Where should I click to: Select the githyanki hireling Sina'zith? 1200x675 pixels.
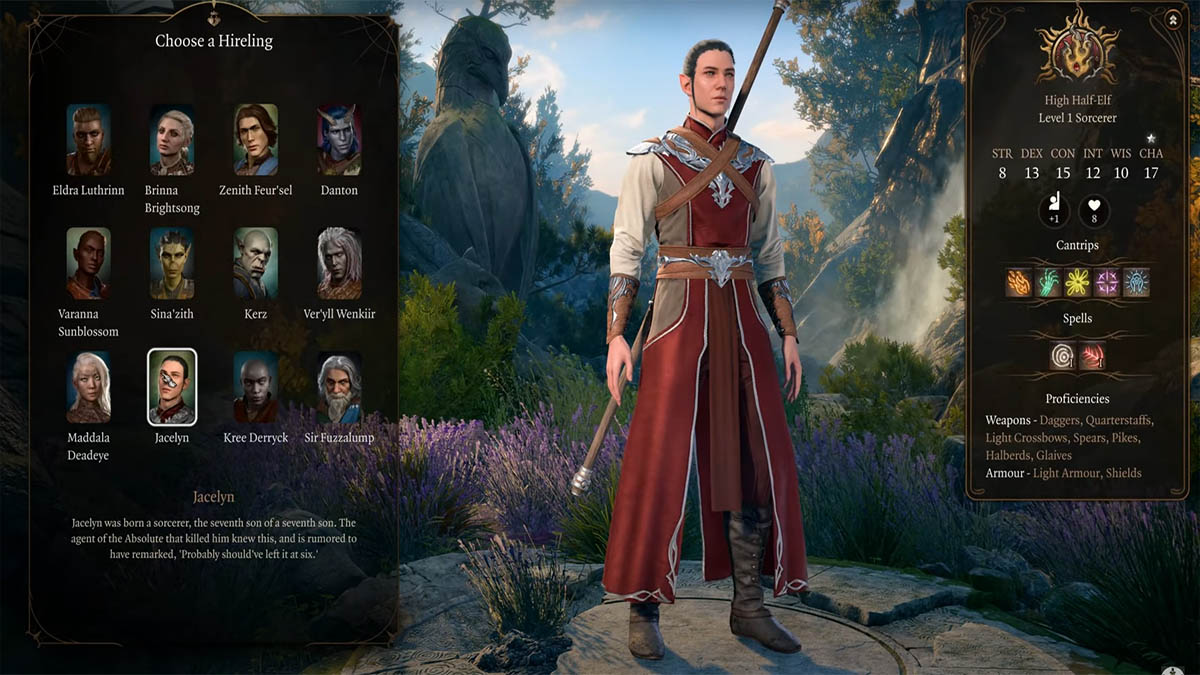click(x=172, y=263)
